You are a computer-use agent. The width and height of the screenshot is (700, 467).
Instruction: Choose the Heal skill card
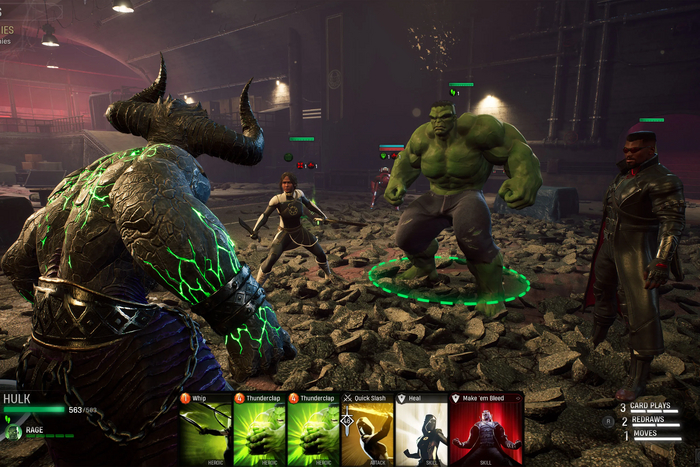[x=421, y=429]
